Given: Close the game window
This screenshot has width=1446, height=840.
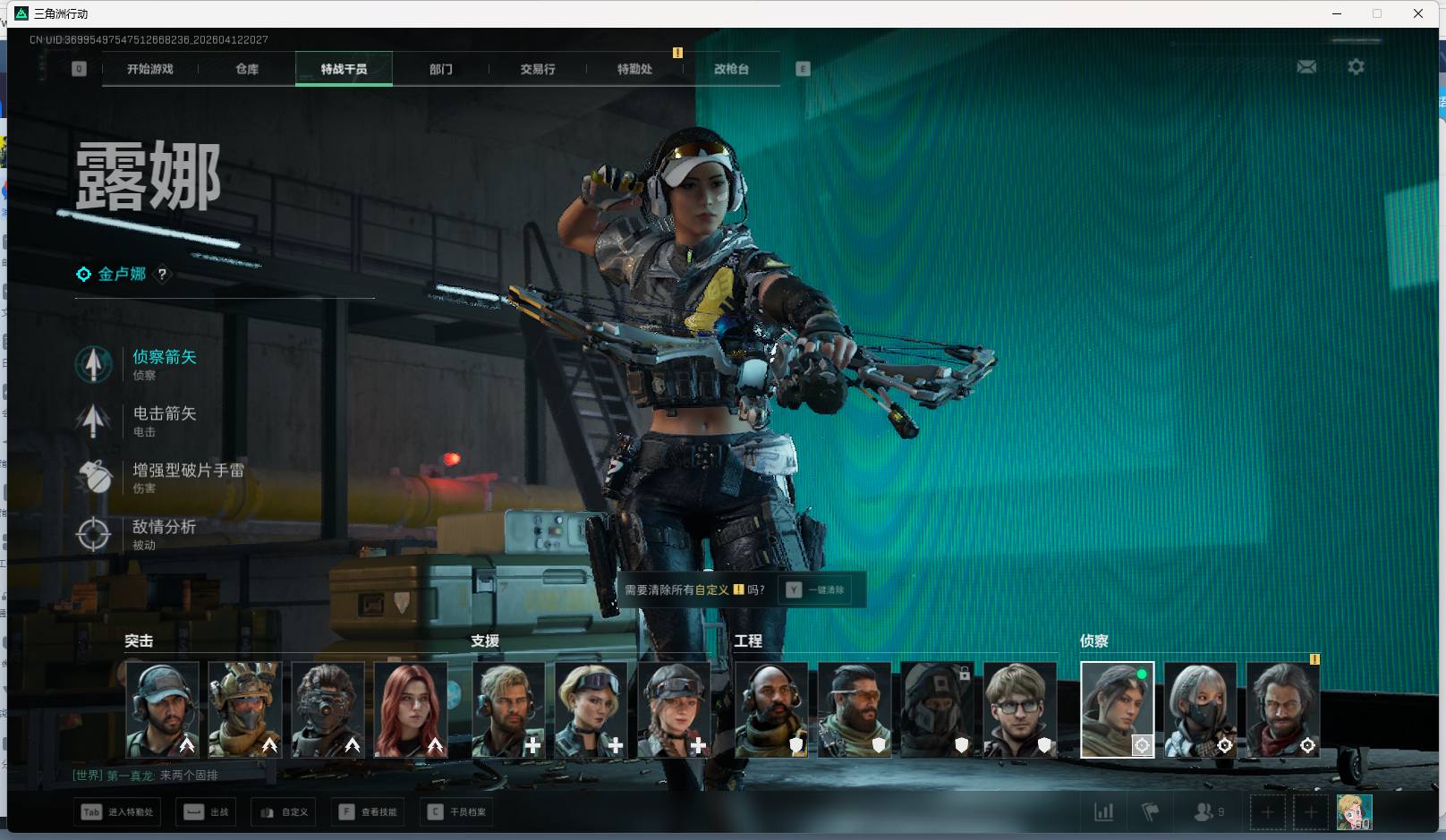Looking at the screenshot, I should tap(1418, 13).
